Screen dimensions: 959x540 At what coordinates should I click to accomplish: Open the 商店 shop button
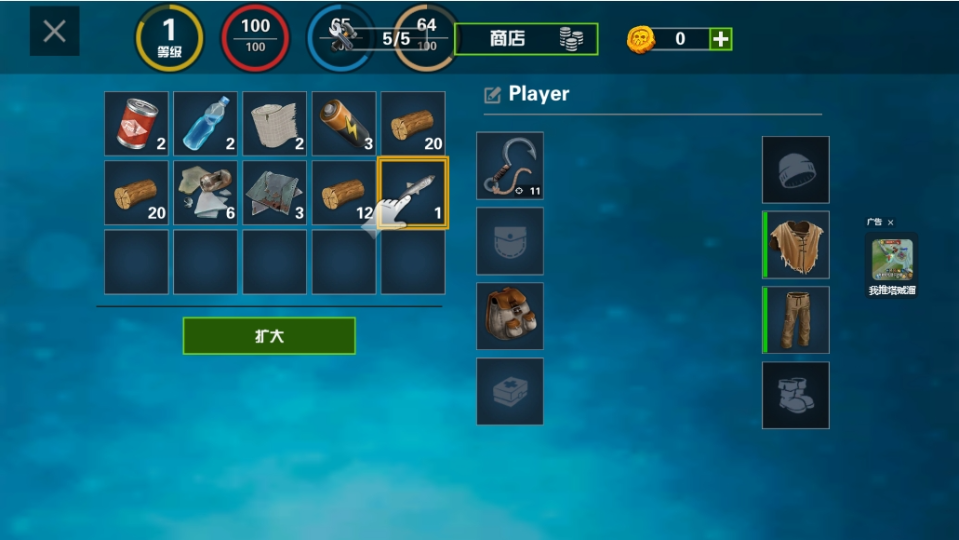click(x=526, y=39)
